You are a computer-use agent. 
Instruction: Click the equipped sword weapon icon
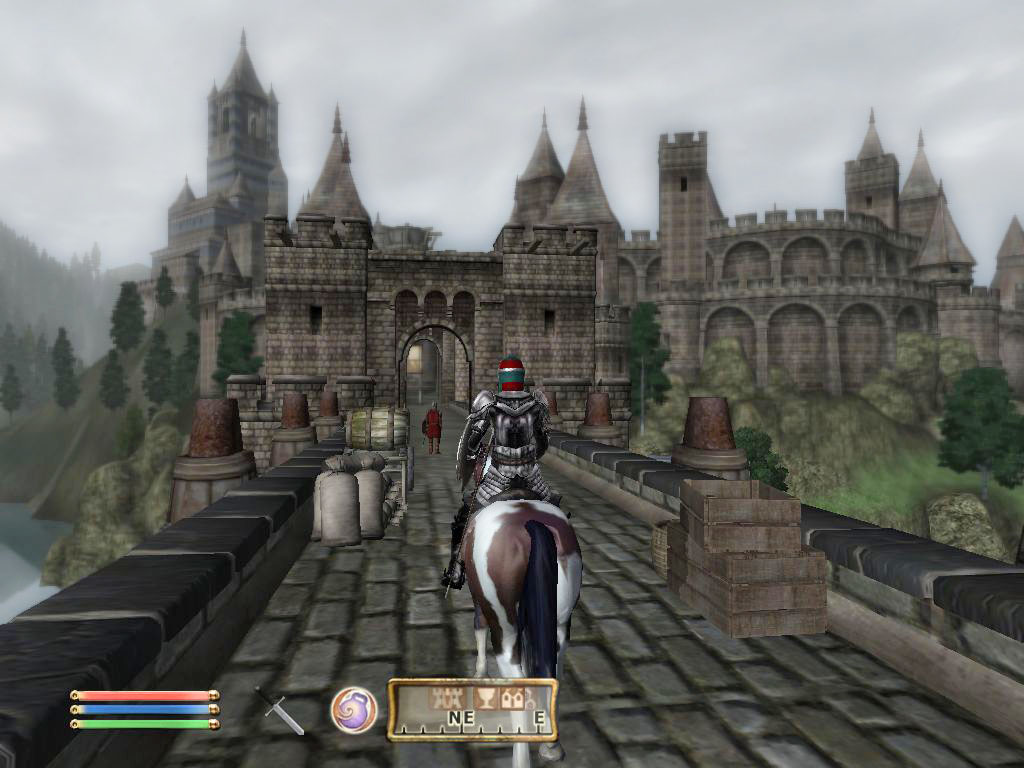pyautogui.click(x=279, y=710)
